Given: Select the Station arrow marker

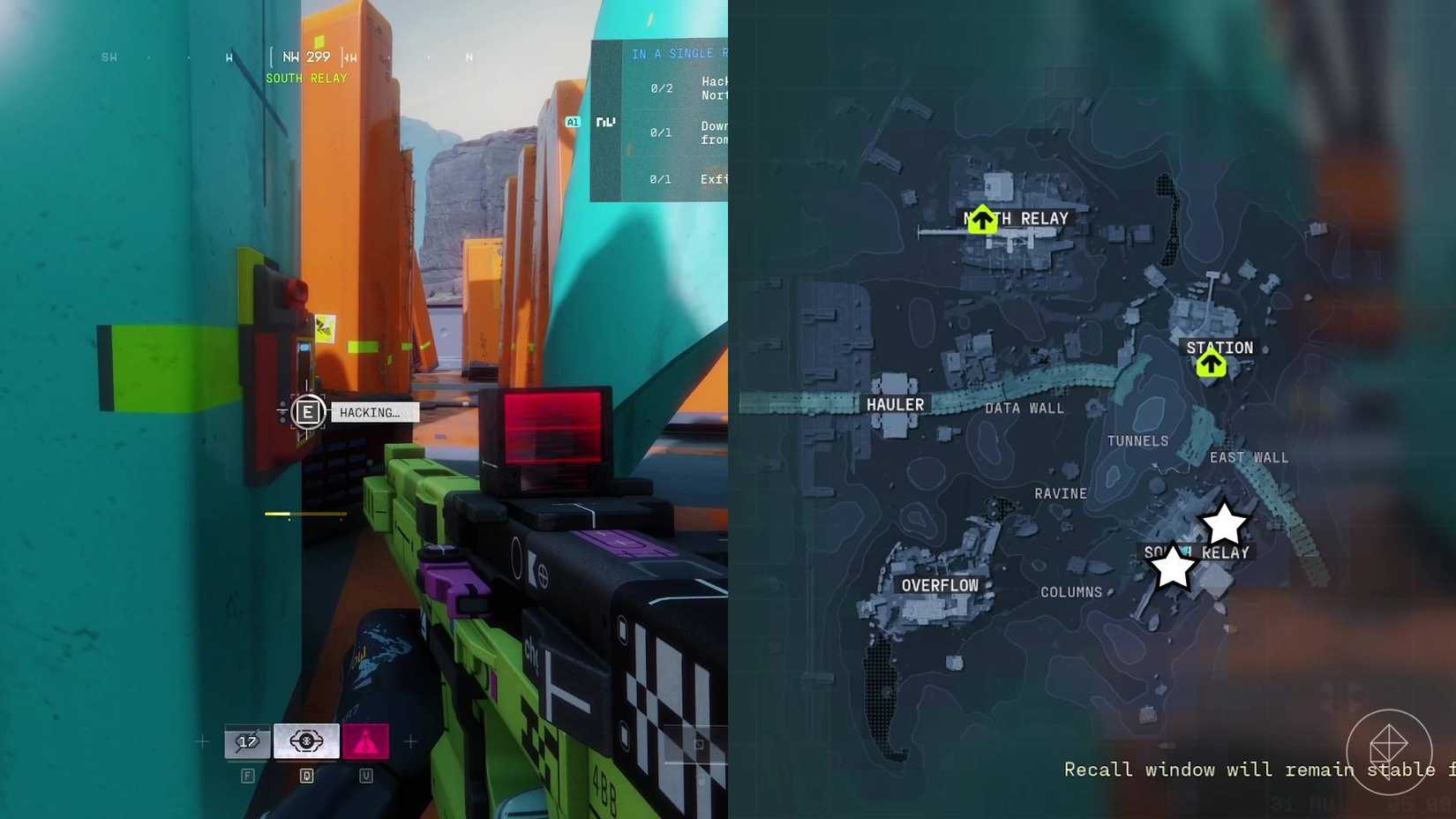Looking at the screenshot, I should click(1211, 362).
